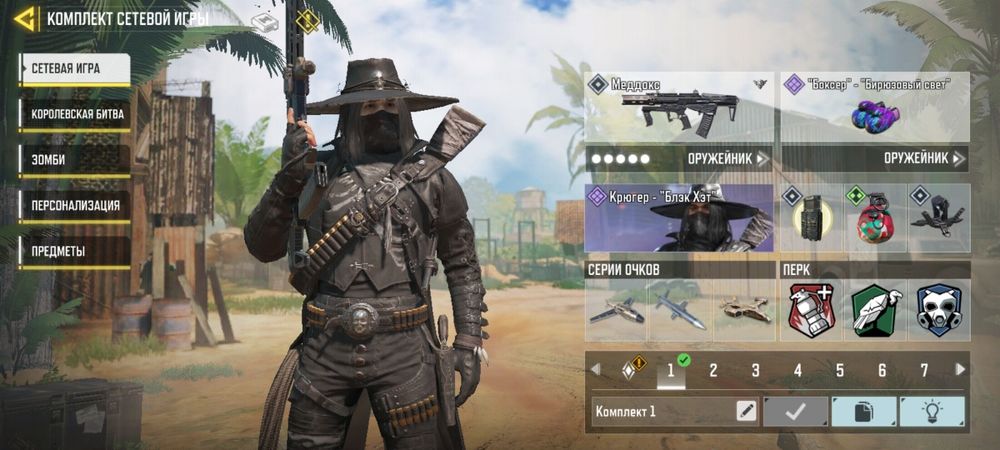
Task: Open the green perk with a vulture icon
Action: pos(875,309)
